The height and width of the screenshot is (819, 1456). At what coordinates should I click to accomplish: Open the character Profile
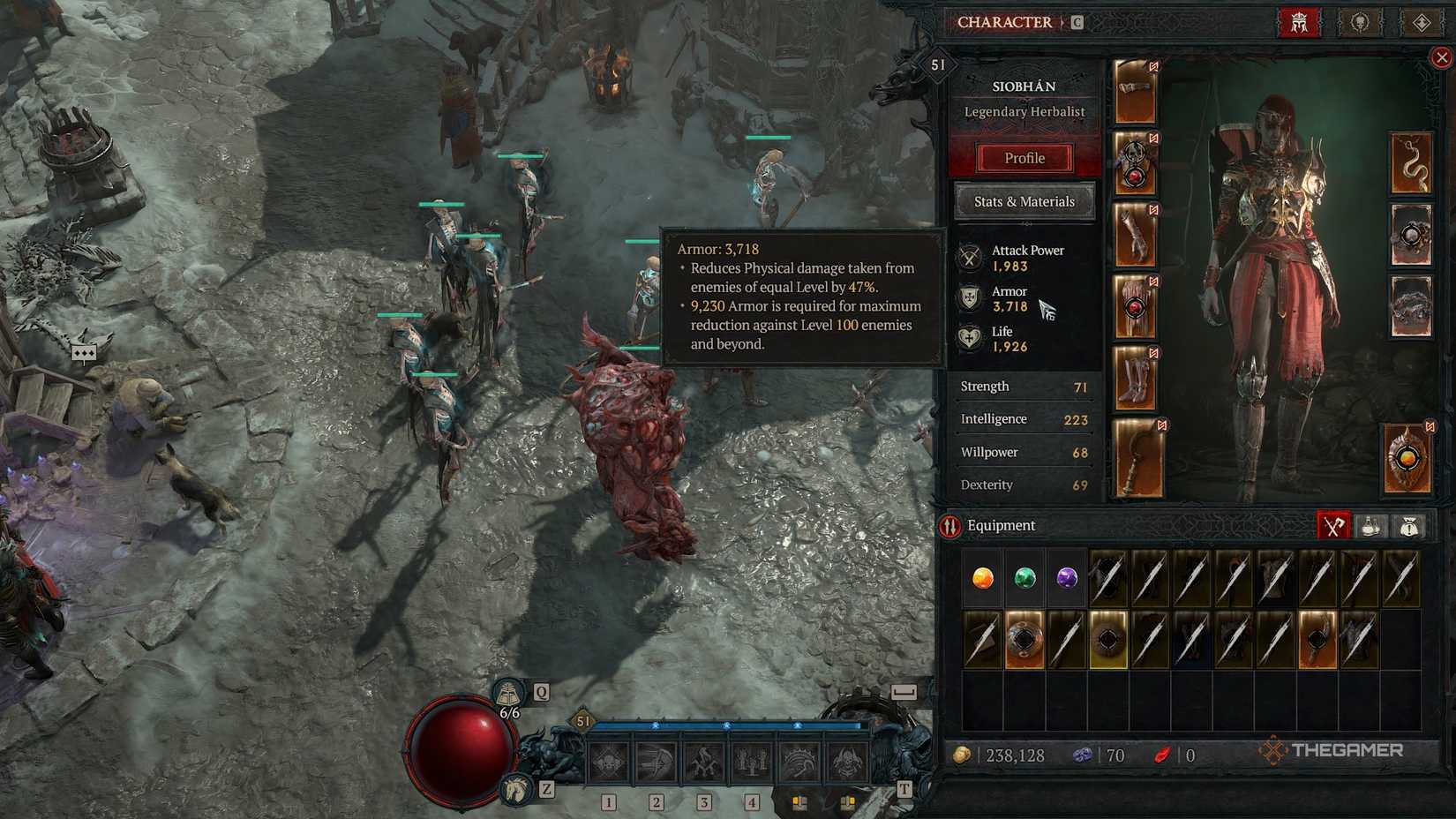pyautogui.click(x=1024, y=158)
